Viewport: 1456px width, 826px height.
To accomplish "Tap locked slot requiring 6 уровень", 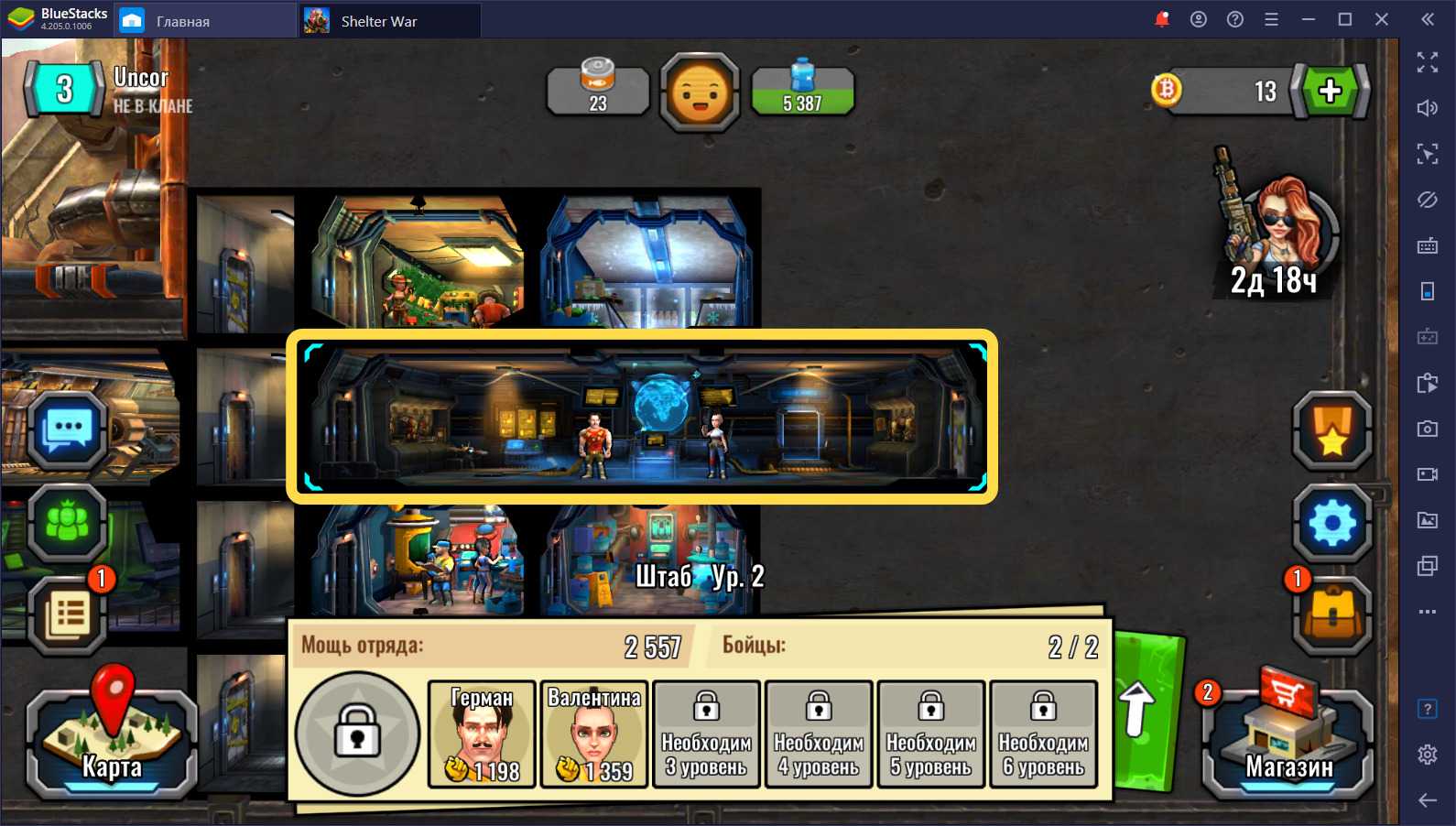I will [x=1043, y=734].
